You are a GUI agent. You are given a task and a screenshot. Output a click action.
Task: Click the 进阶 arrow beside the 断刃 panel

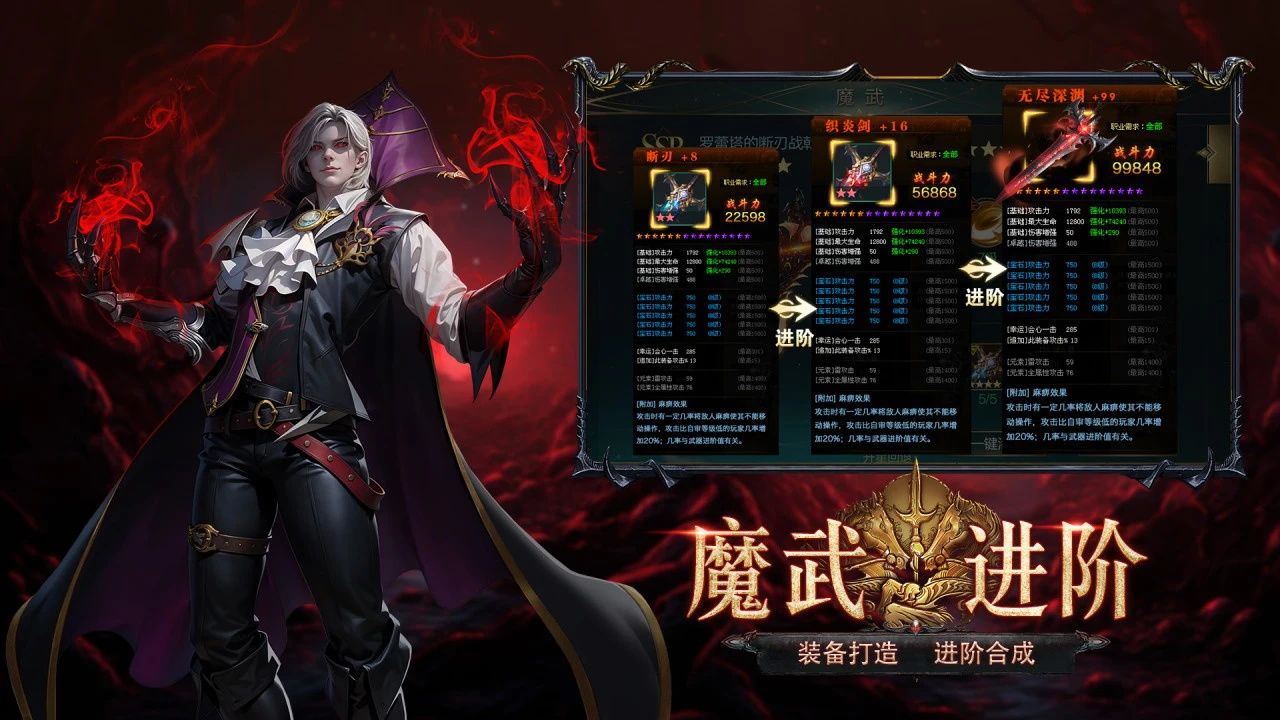795,311
